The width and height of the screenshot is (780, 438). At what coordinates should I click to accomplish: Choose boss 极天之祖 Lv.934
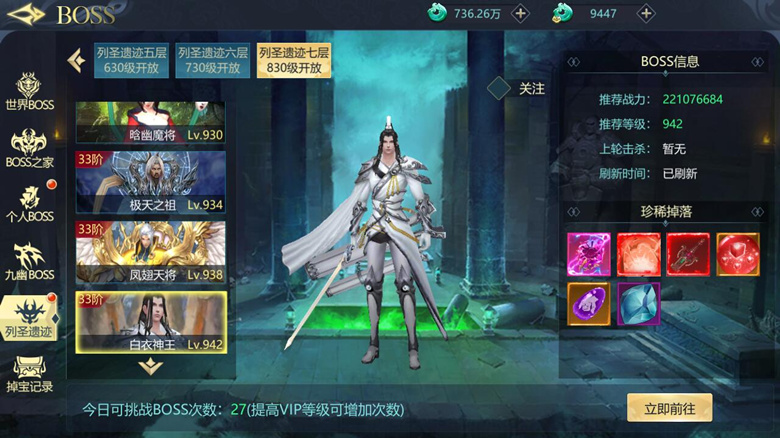[150, 182]
